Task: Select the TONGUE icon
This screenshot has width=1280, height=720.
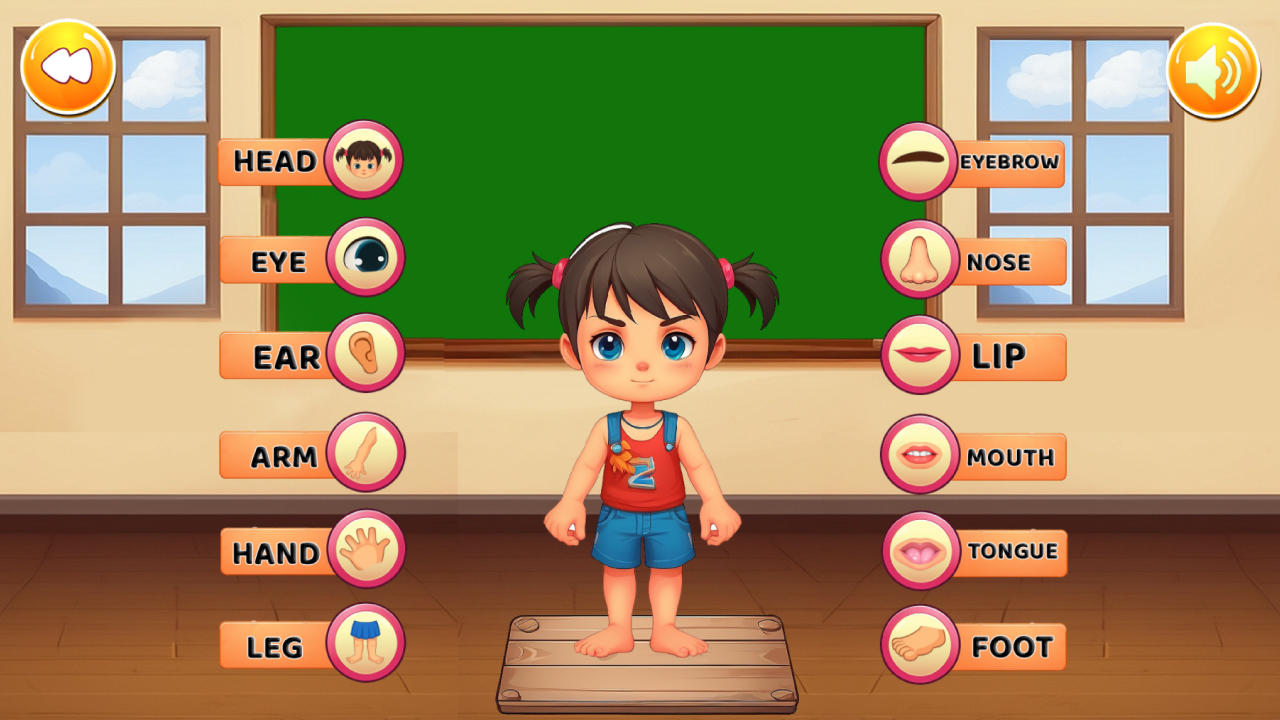Action: pyautogui.click(x=917, y=550)
